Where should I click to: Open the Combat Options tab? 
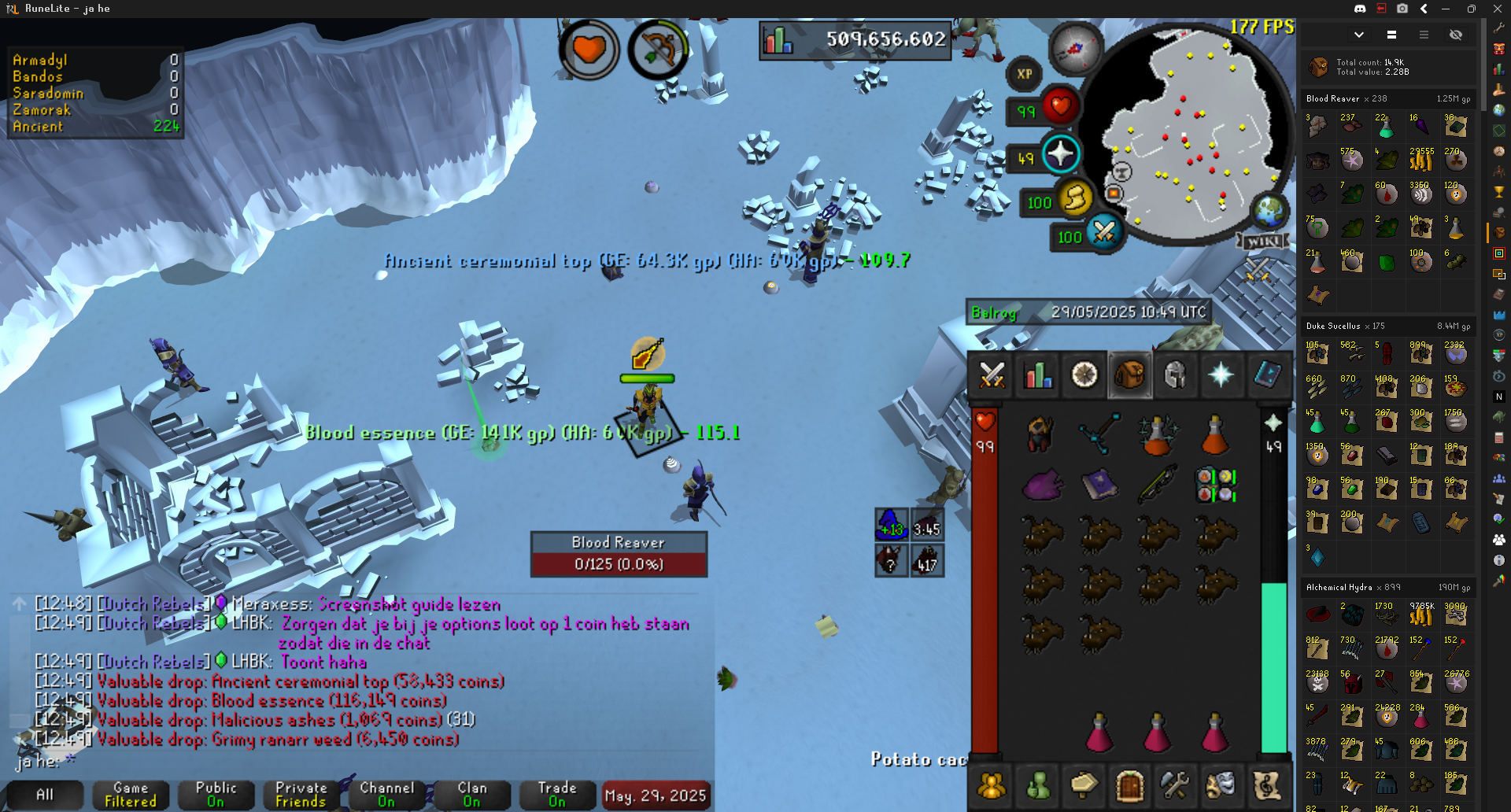[x=992, y=375]
